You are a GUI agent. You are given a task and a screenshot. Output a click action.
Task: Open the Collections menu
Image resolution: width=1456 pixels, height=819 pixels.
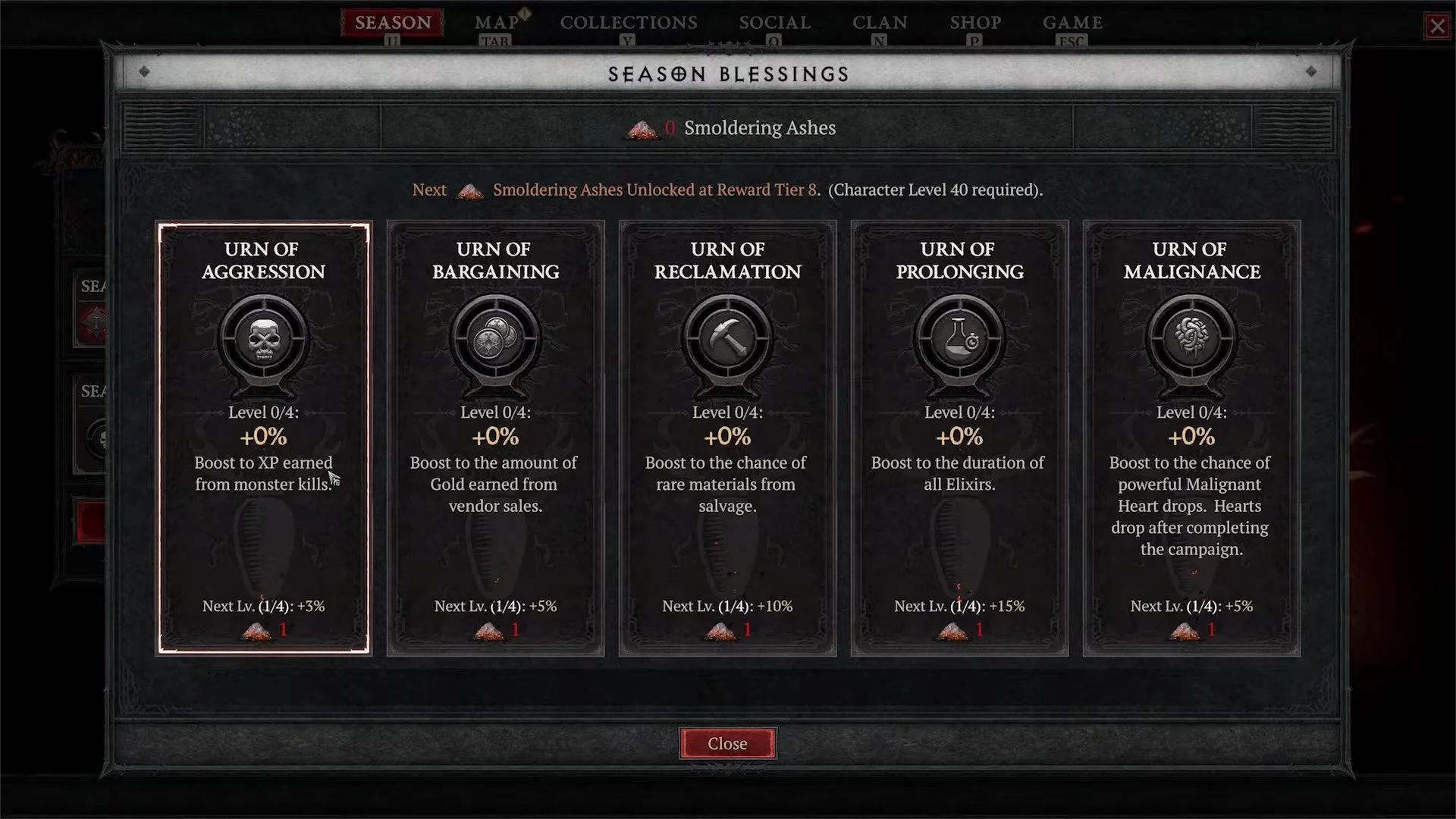(x=629, y=23)
